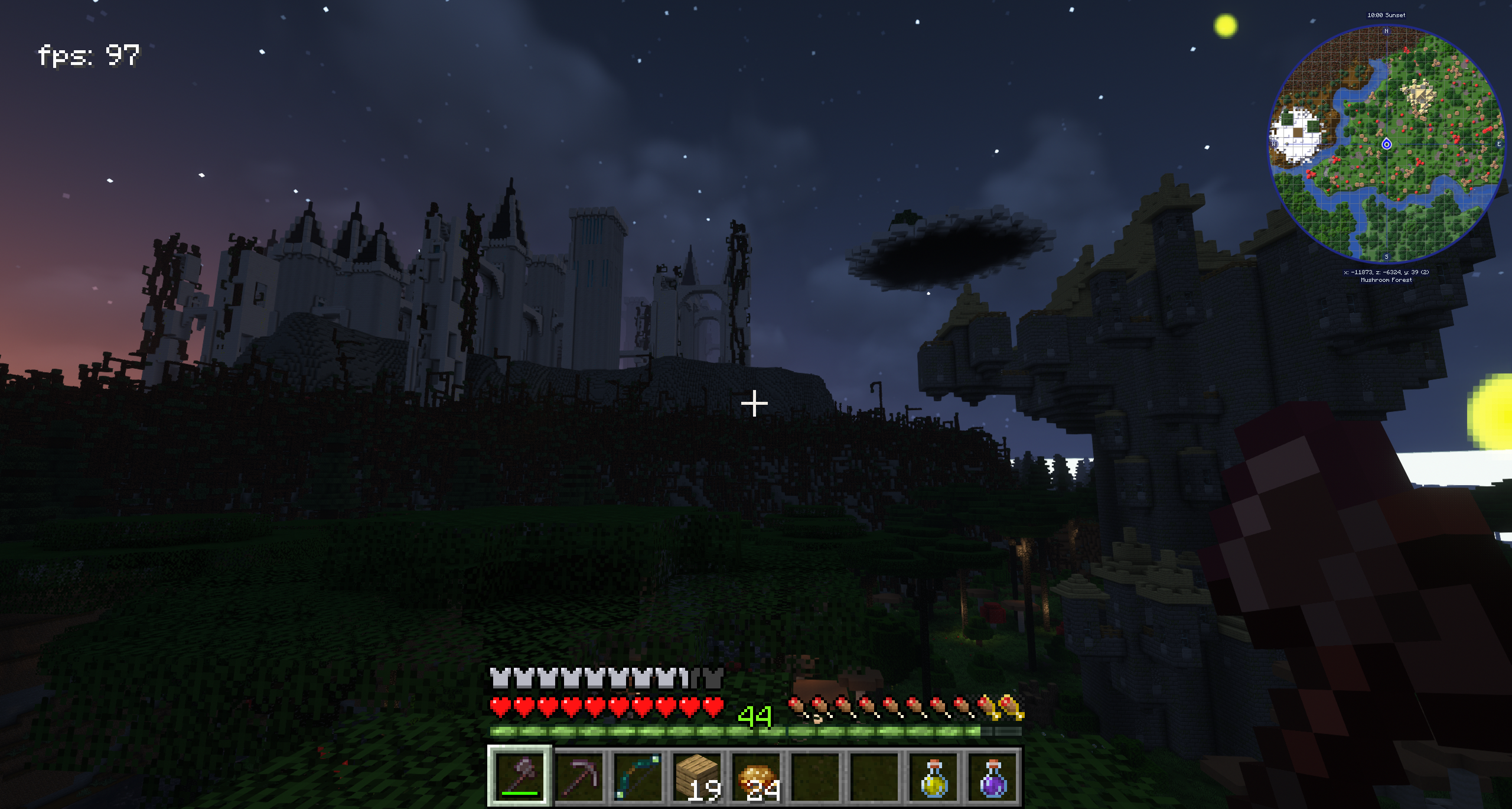Click the "Mushroom Forest" biome label
This screenshot has width=1512, height=809.
tap(1386, 280)
